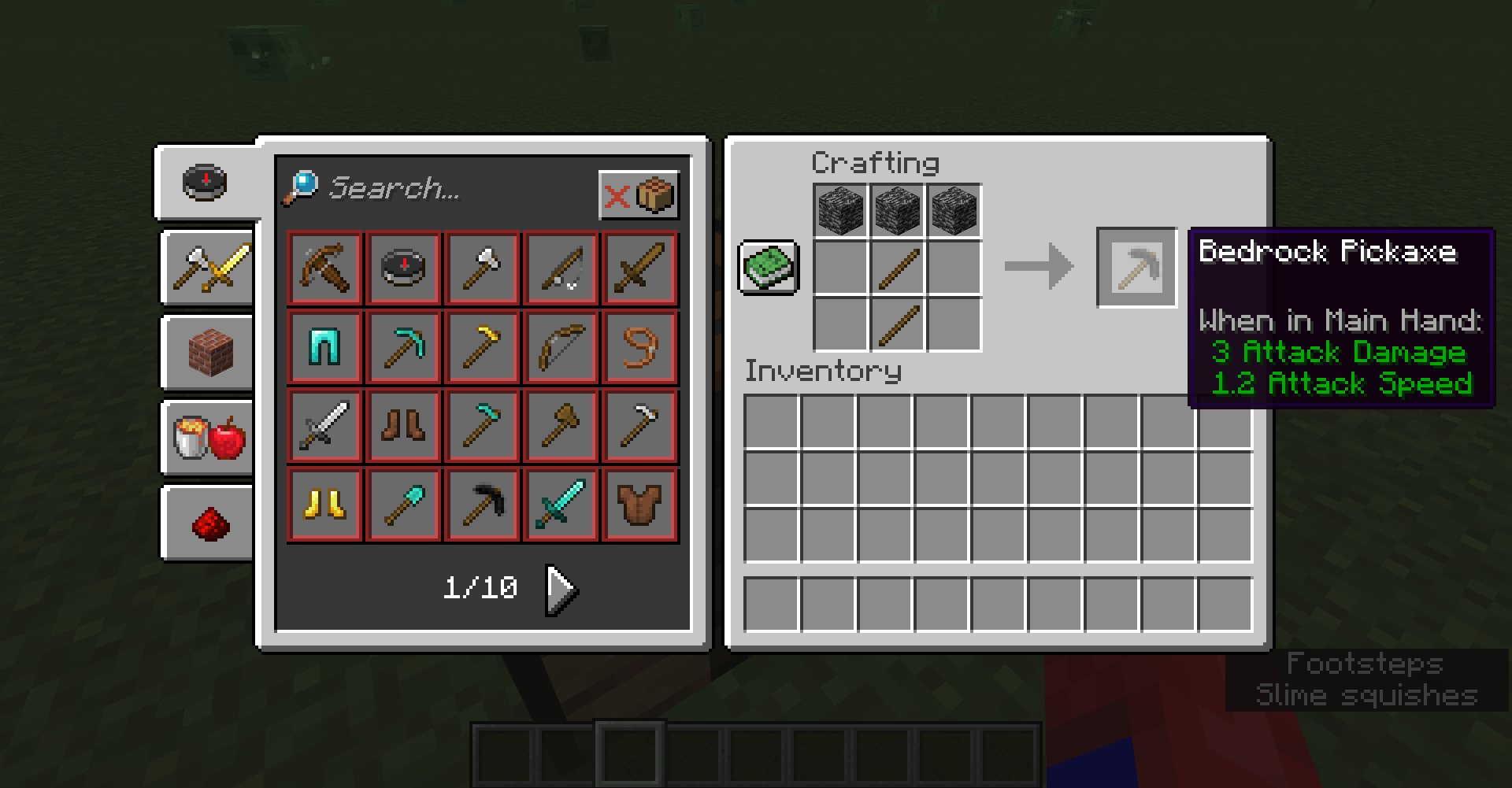Select the diamond pickaxe recipe
The width and height of the screenshot is (1512, 788).
point(403,347)
